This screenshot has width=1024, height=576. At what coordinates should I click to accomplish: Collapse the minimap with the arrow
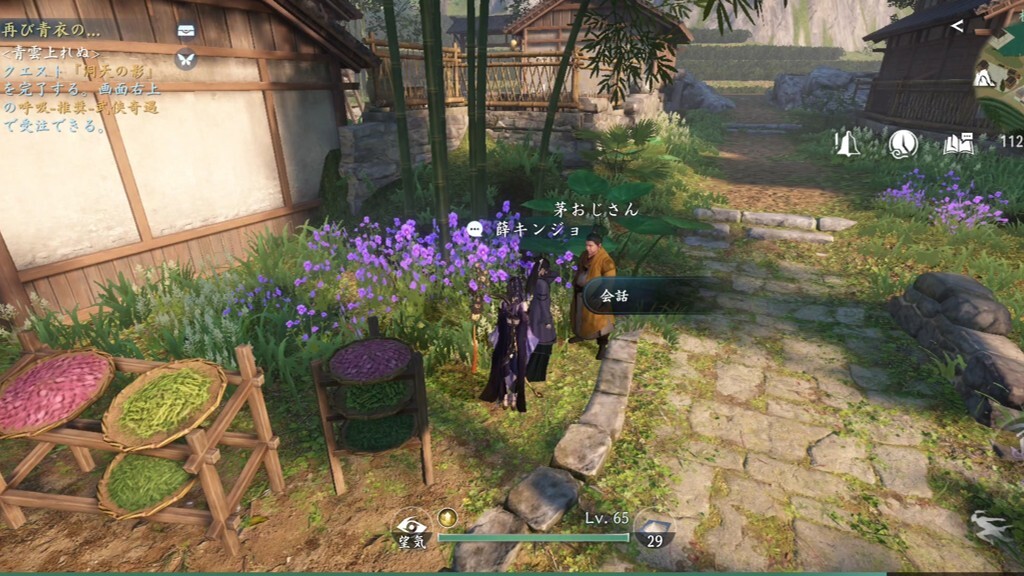[x=958, y=26]
